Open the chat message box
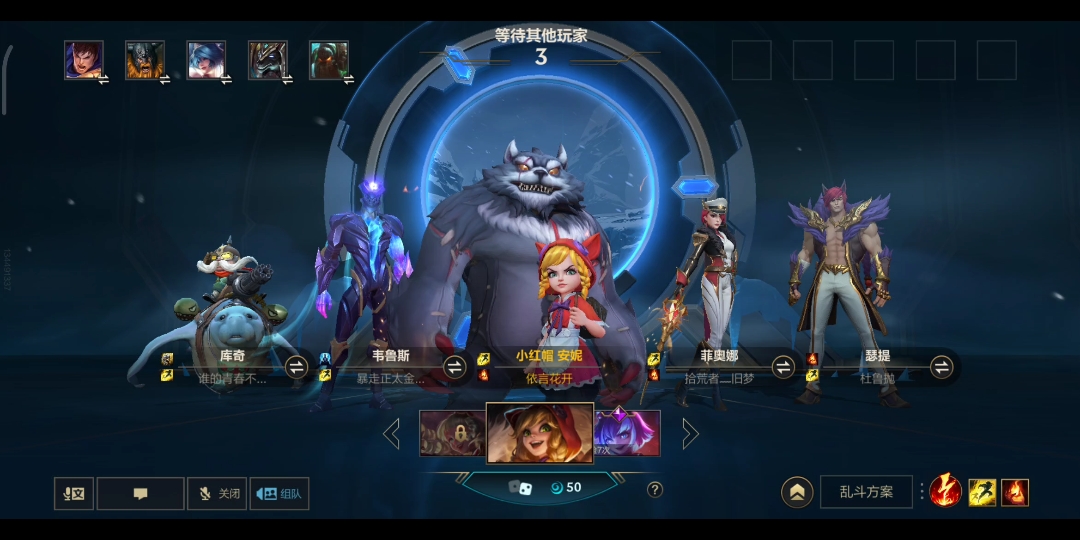The image size is (1080, 540). pyautogui.click(x=140, y=493)
